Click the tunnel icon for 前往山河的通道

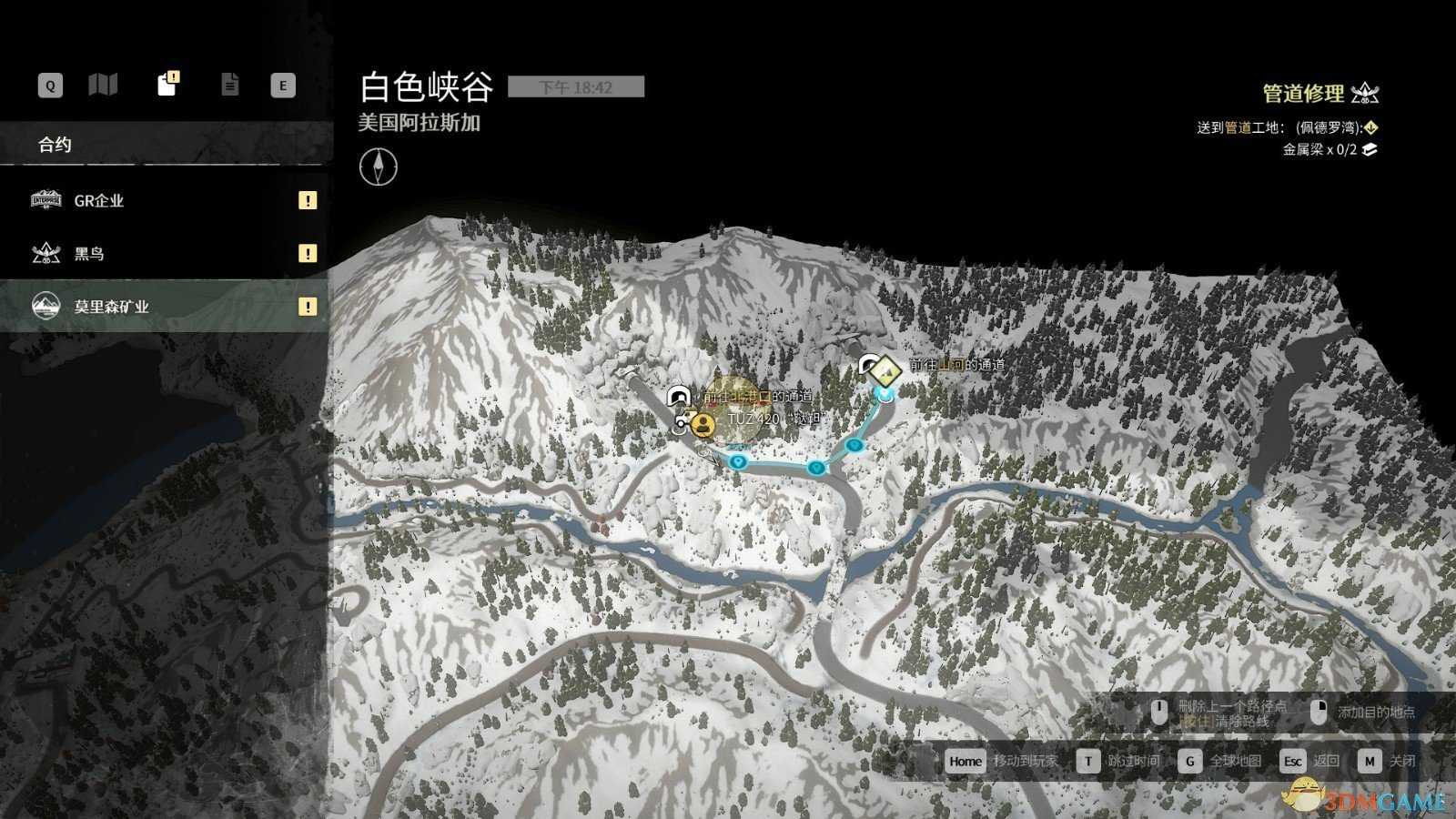coord(865,364)
